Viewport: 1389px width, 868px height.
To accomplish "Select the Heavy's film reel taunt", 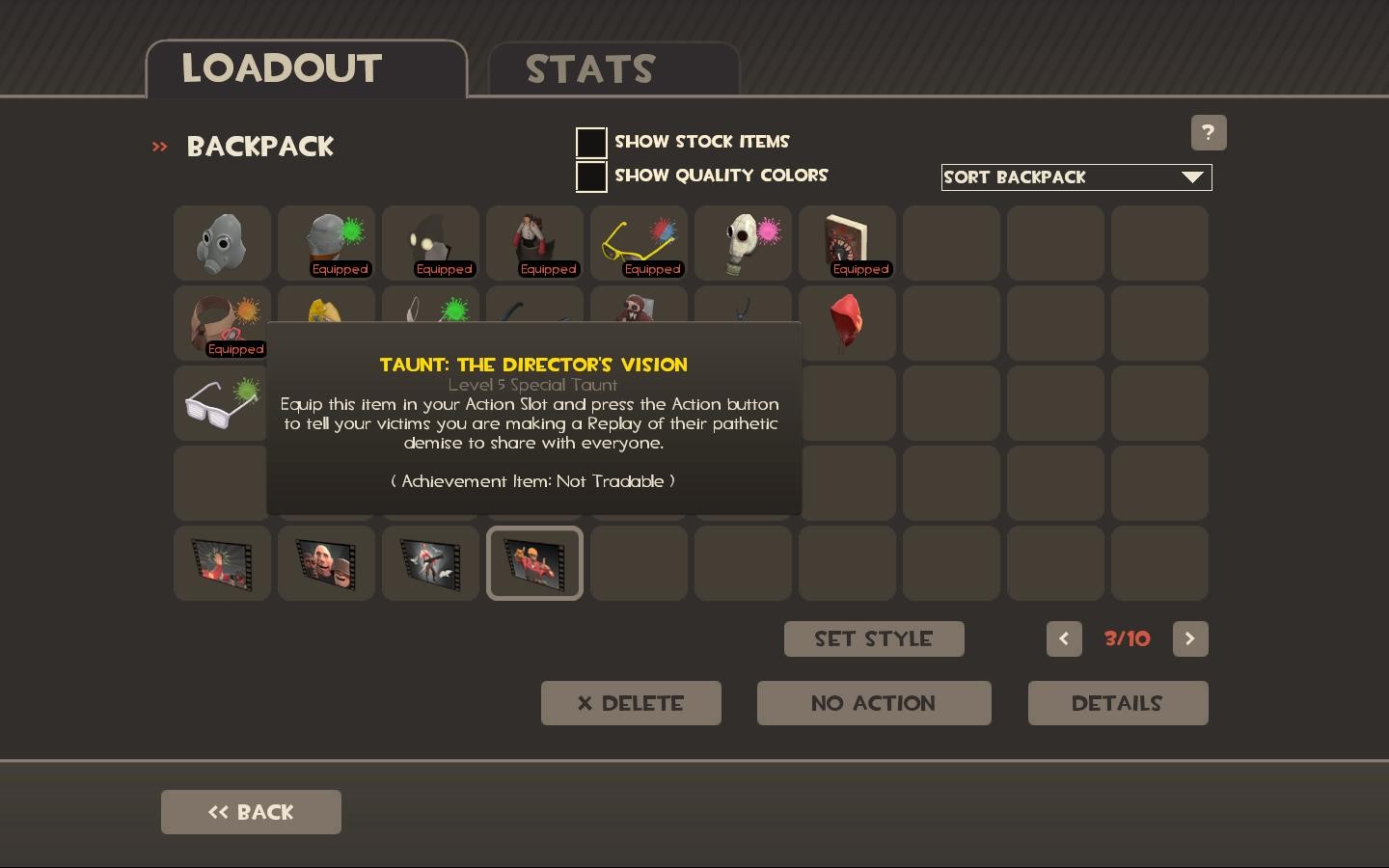I will tap(326, 563).
